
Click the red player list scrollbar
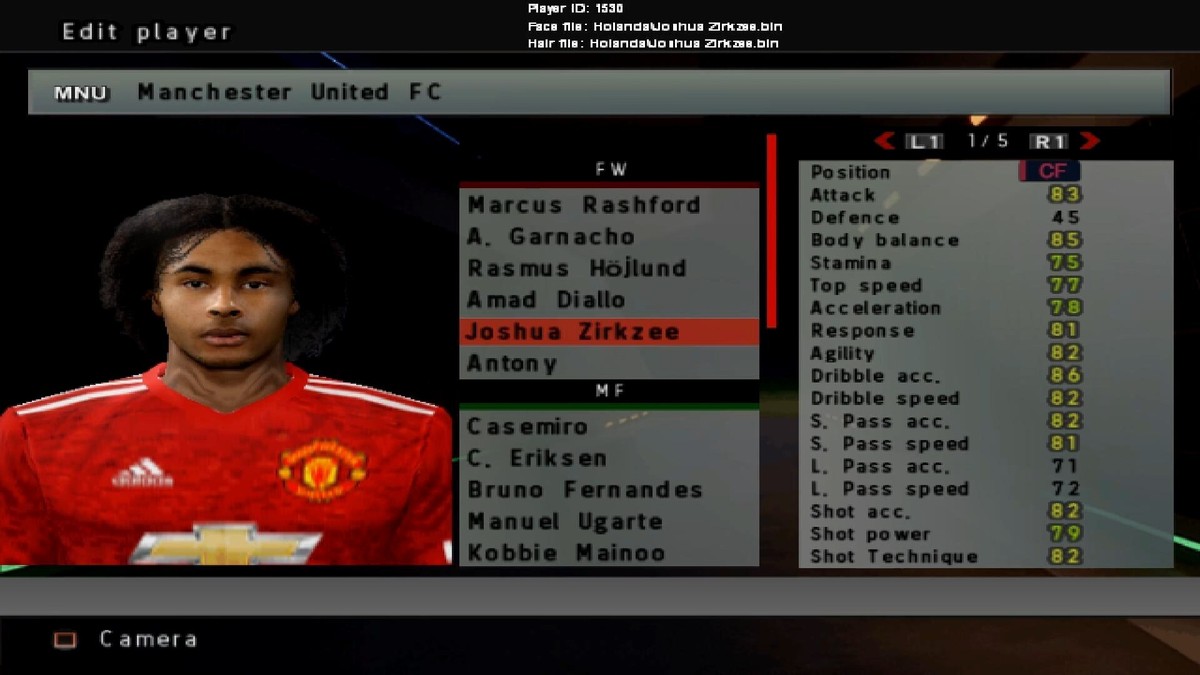771,231
